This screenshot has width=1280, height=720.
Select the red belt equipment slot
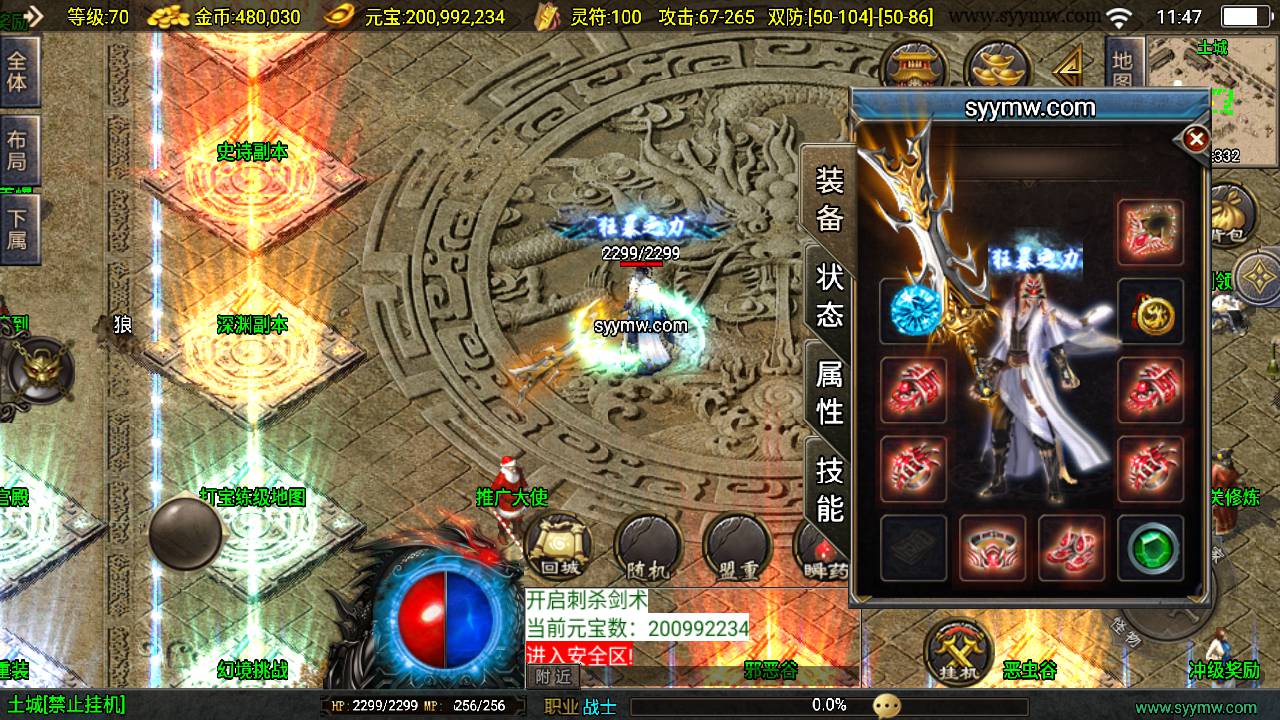(x=992, y=547)
